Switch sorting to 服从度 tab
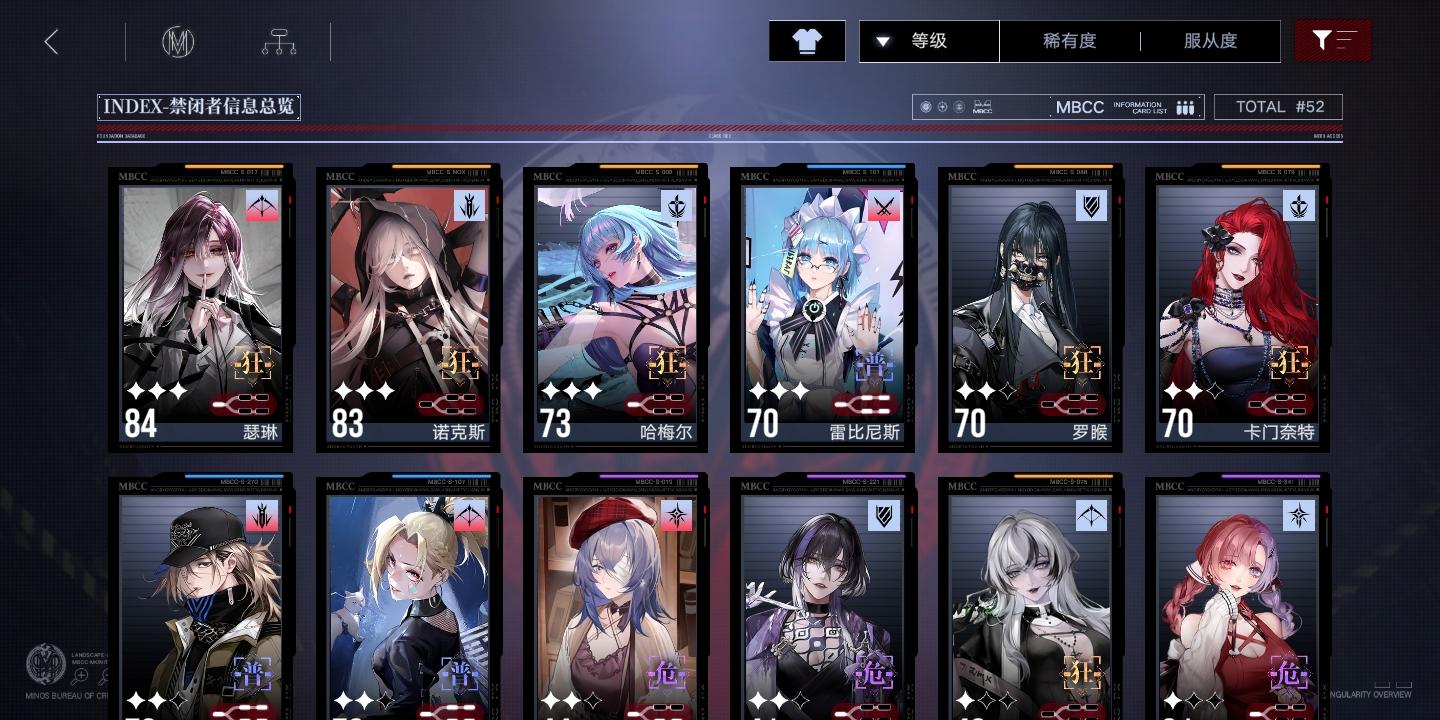Viewport: 1440px width, 720px height. [1210, 41]
